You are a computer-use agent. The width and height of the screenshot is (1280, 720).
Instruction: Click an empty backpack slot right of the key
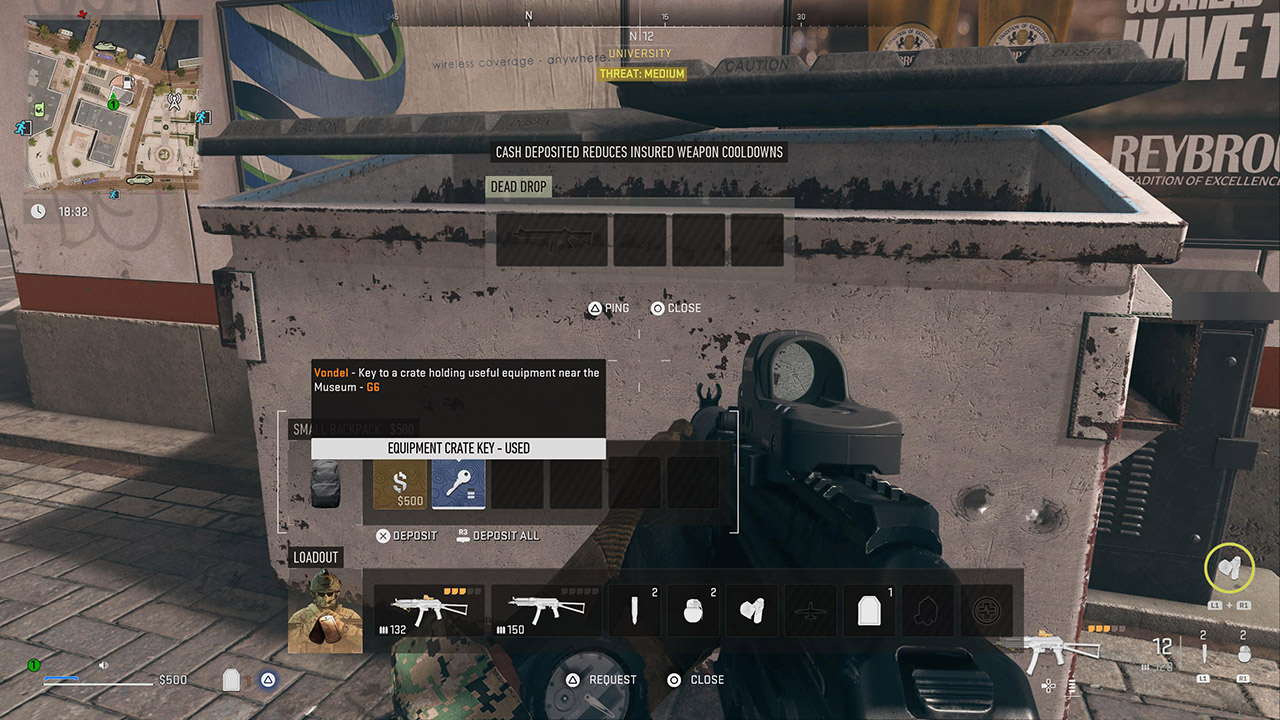520,483
